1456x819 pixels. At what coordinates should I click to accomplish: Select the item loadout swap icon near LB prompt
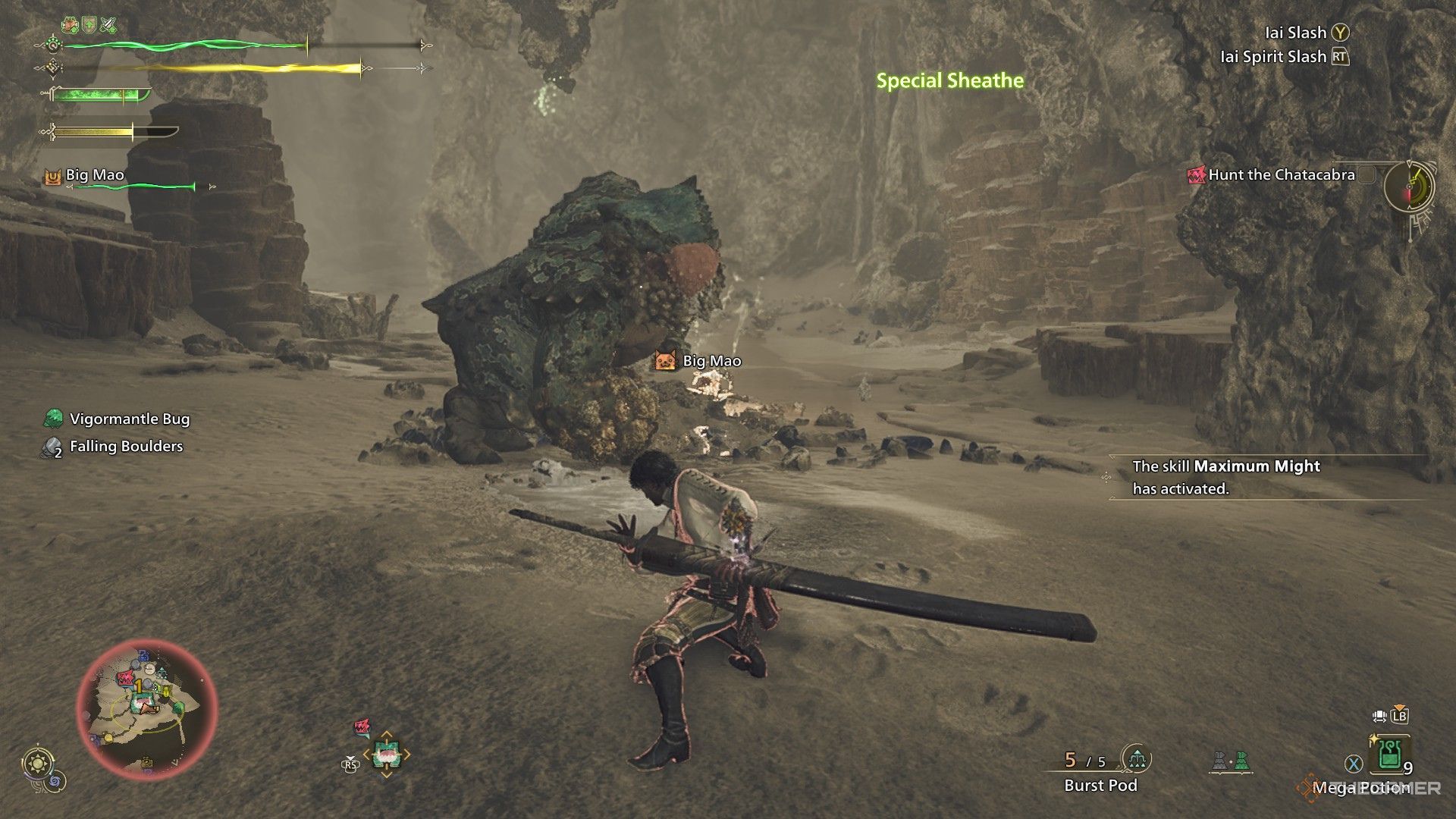coord(1379,717)
